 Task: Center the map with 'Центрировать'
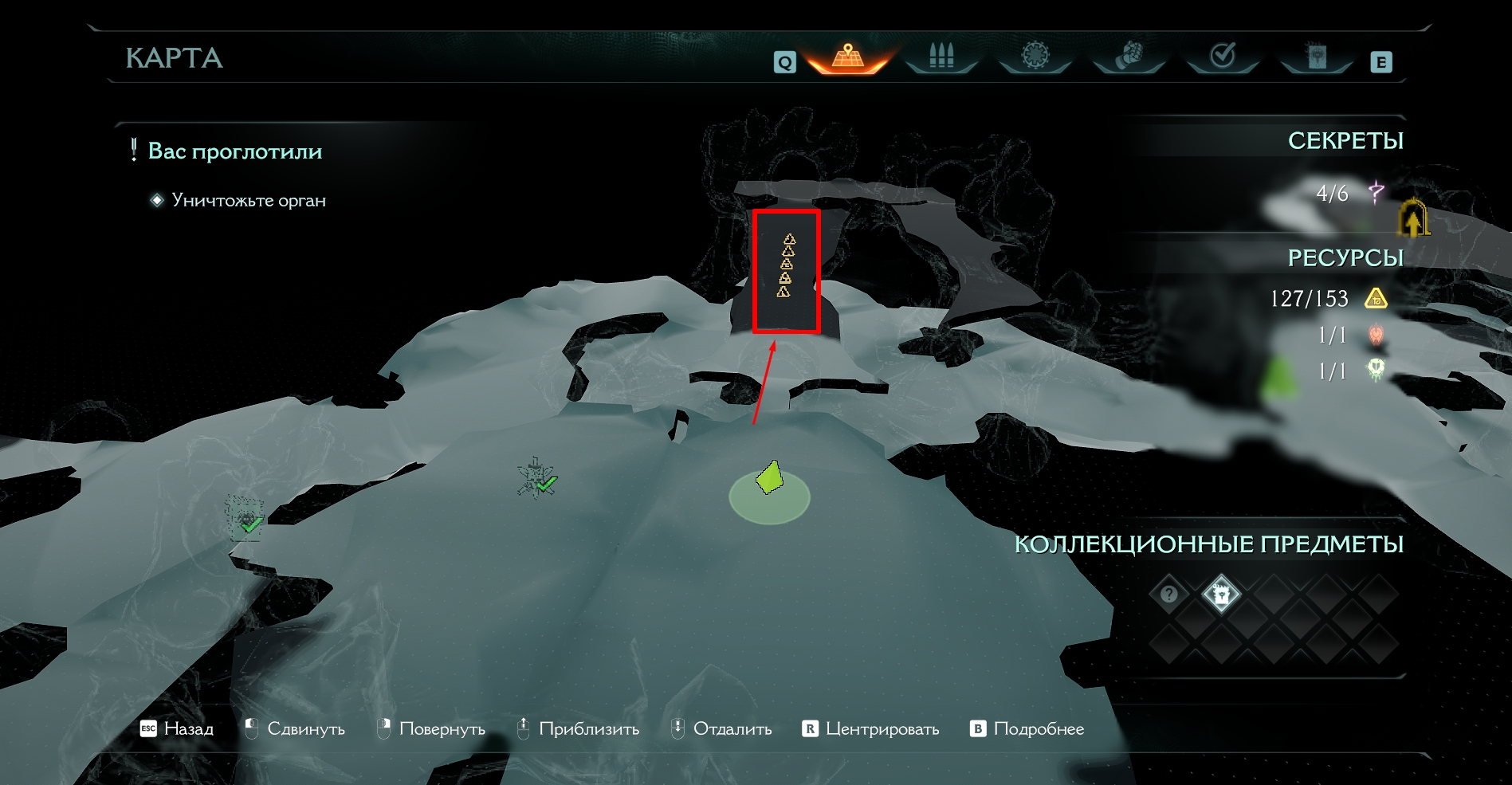click(x=870, y=729)
